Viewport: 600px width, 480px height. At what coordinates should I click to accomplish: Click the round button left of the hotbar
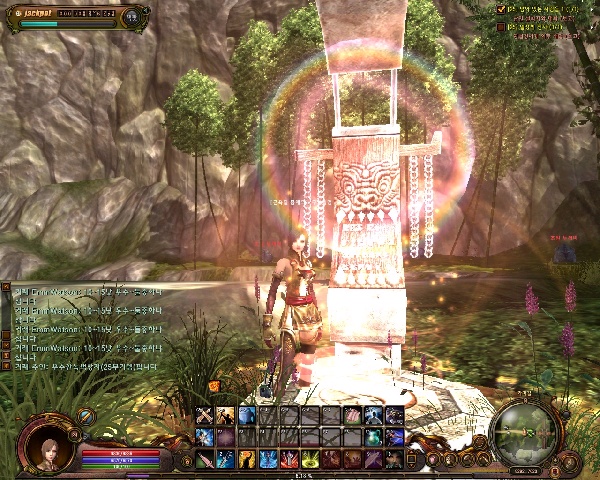183,460
